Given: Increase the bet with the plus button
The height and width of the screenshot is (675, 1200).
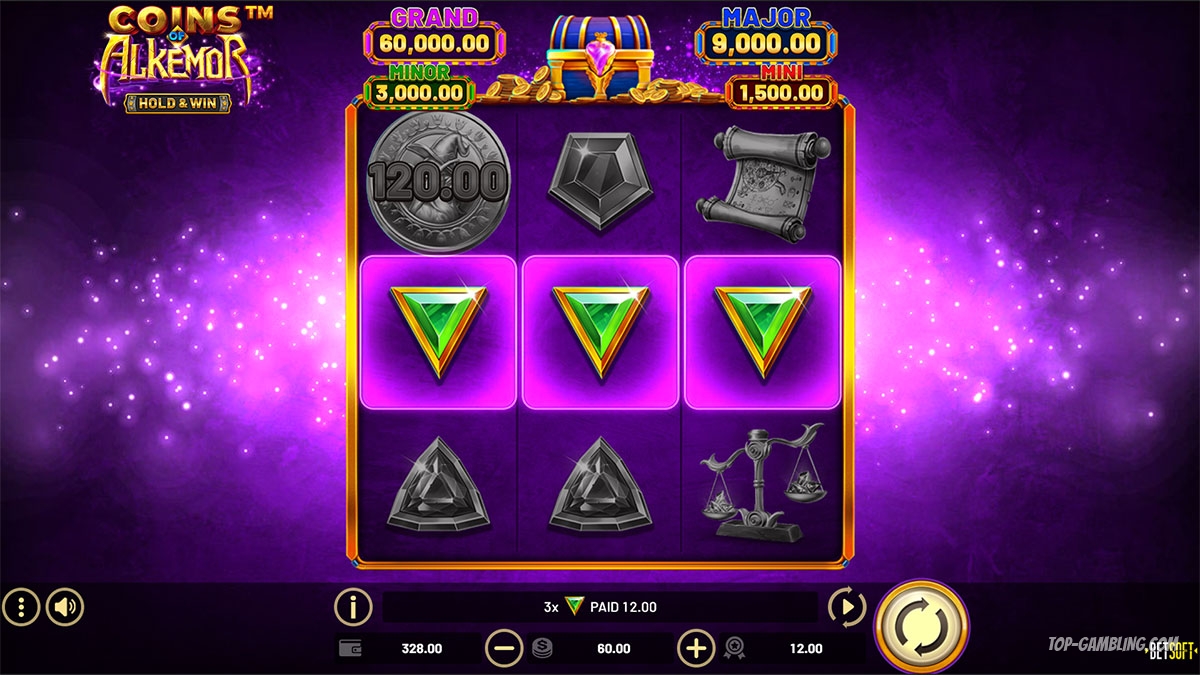Looking at the screenshot, I should 696,648.
